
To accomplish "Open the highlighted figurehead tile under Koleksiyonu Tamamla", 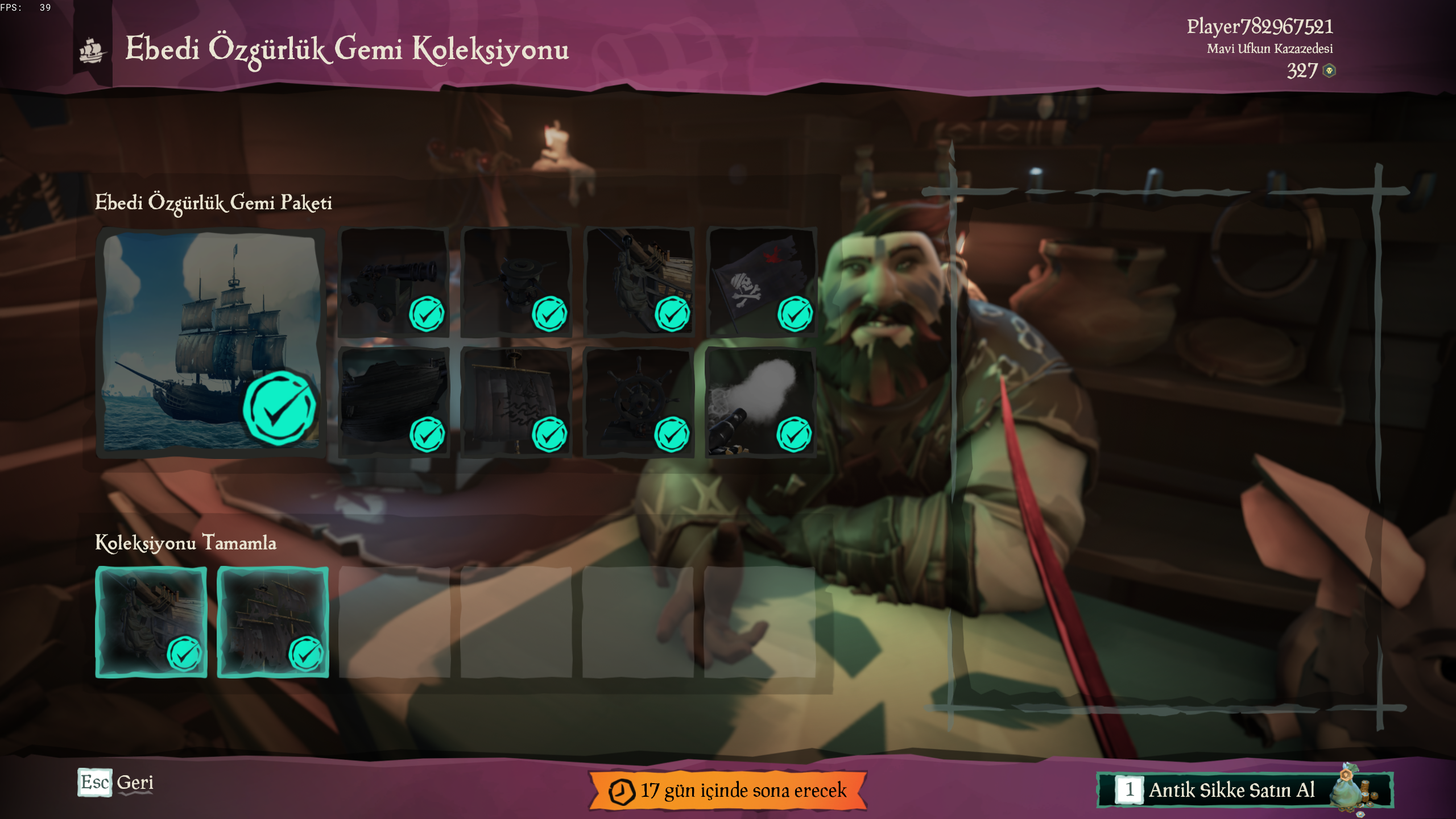I will [151, 622].
